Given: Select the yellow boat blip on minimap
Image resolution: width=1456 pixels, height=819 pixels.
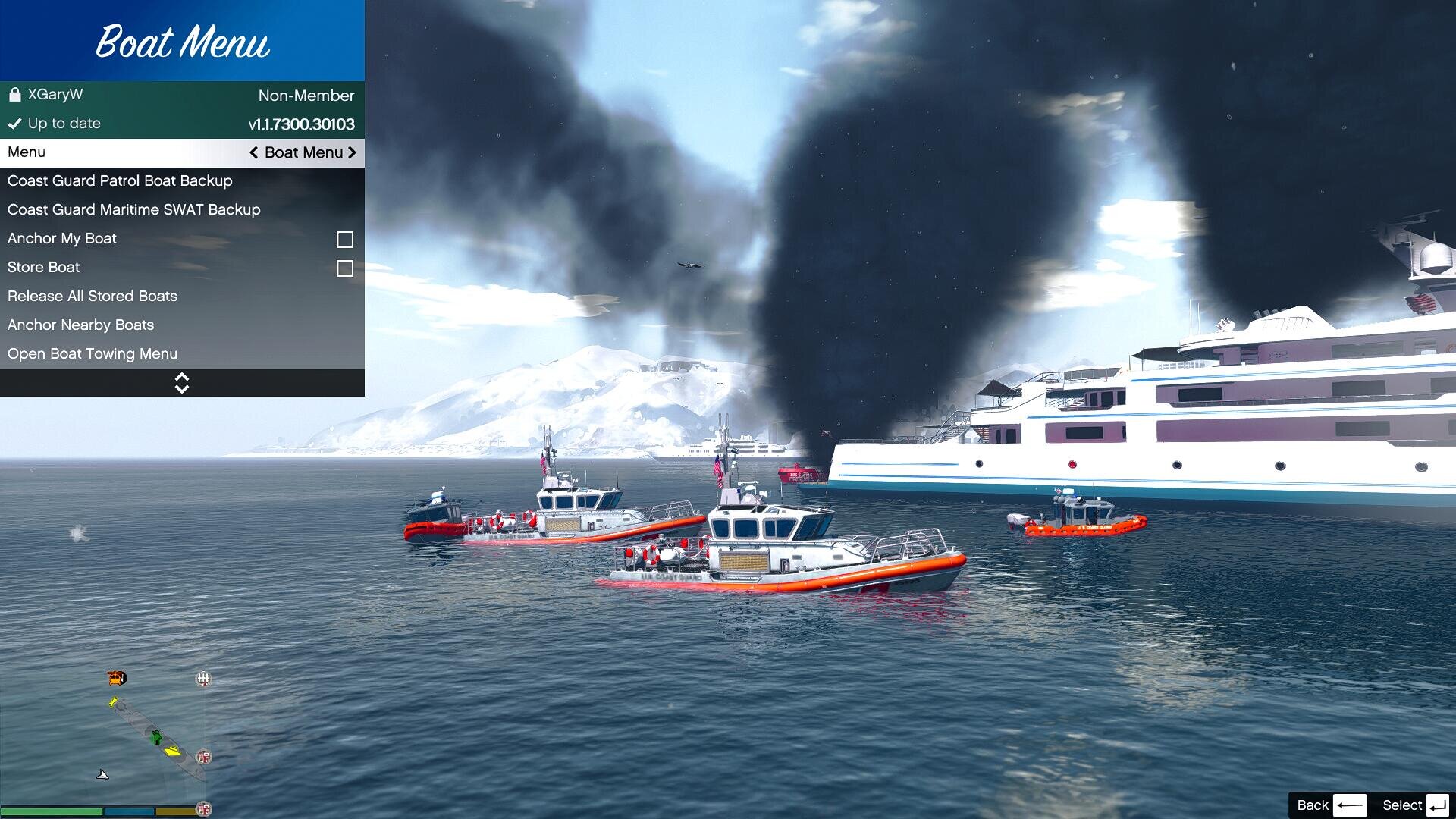Looking at the screenshot, I should (x=174, y=752).
